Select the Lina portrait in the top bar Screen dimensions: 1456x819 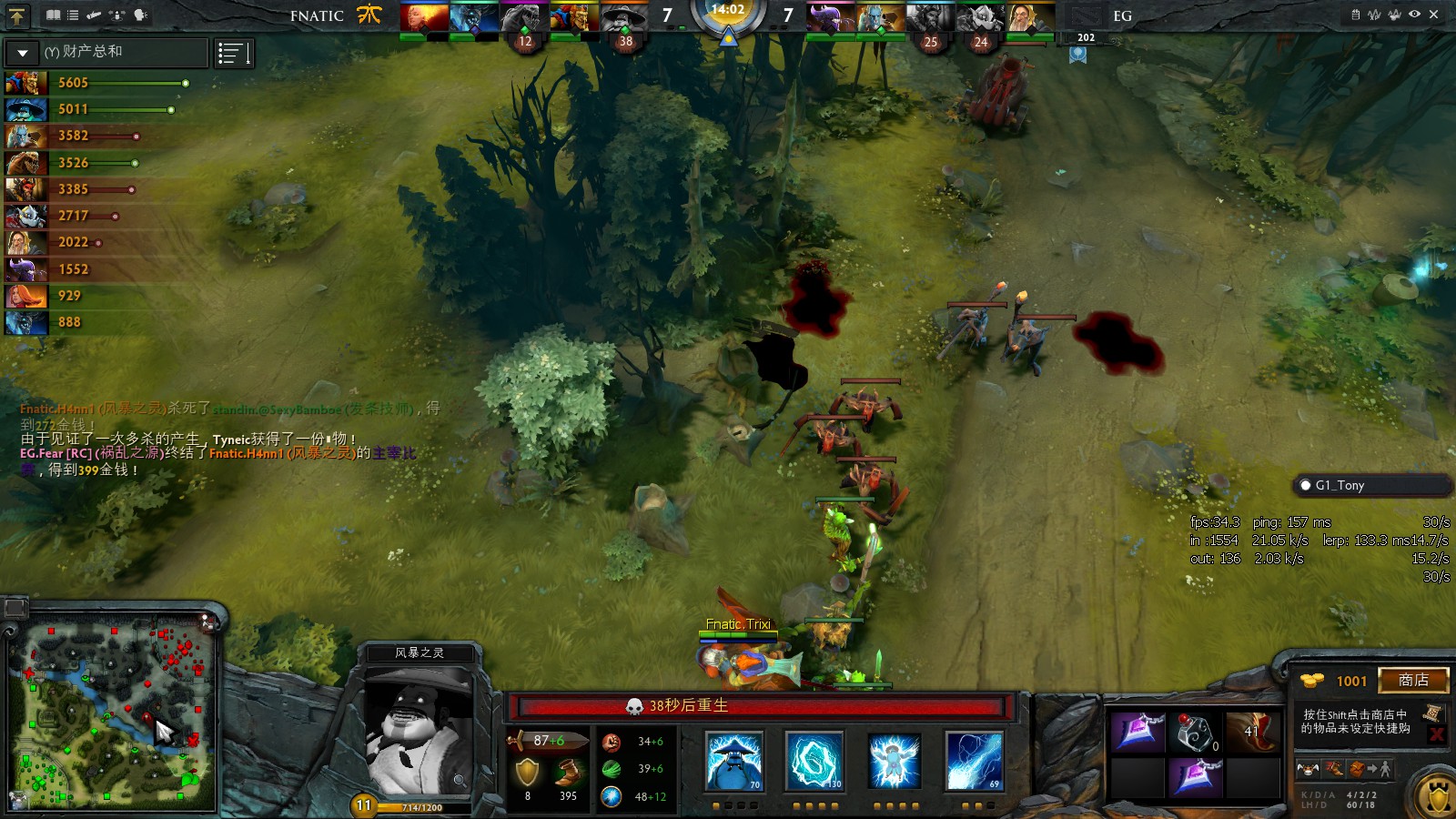424,17
